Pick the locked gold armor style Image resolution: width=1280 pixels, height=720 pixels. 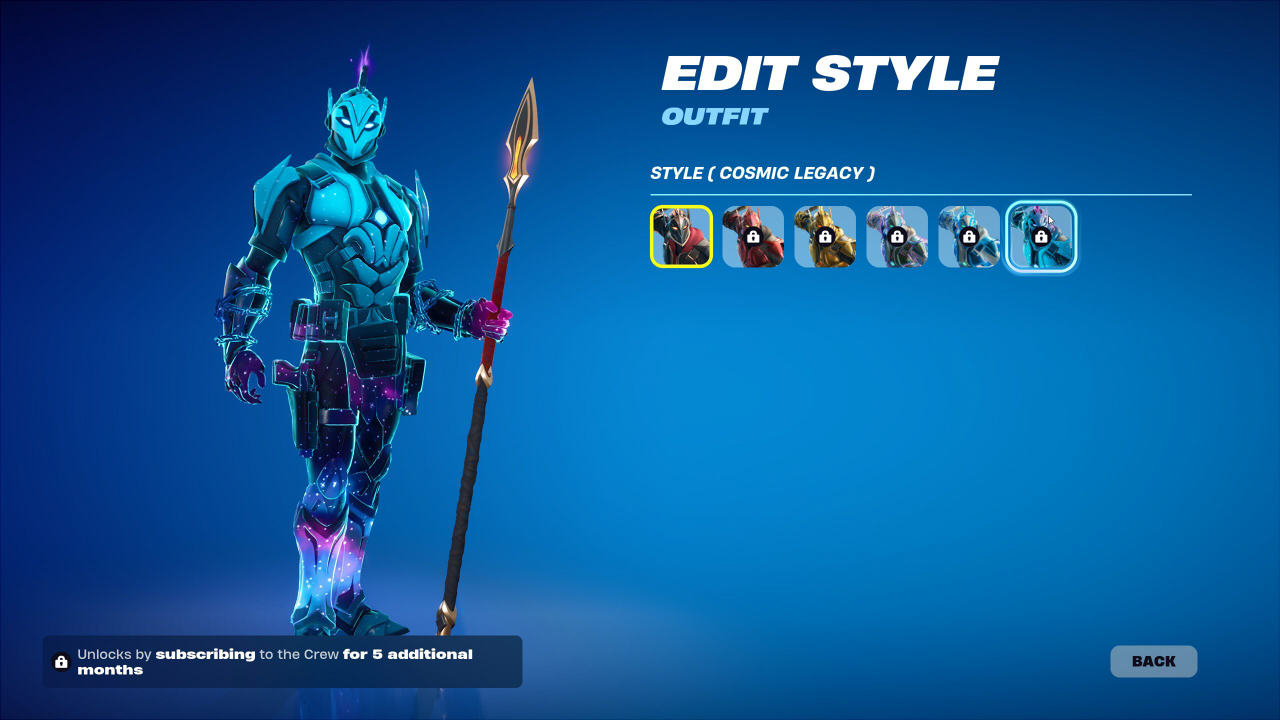click(x=825, y=237)
